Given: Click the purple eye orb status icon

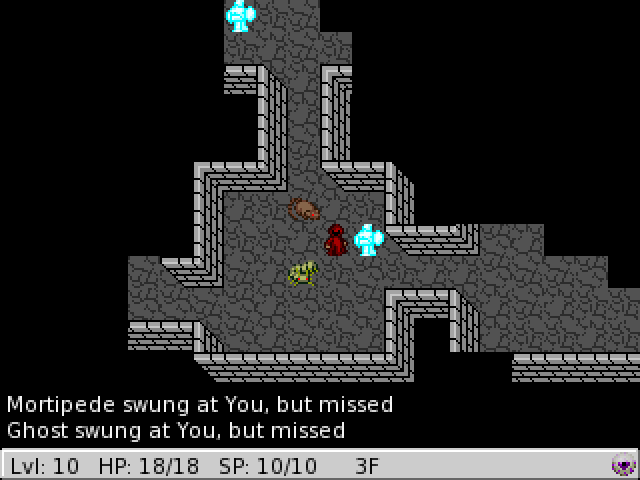Looking at the screenshot, I should 623,465.
